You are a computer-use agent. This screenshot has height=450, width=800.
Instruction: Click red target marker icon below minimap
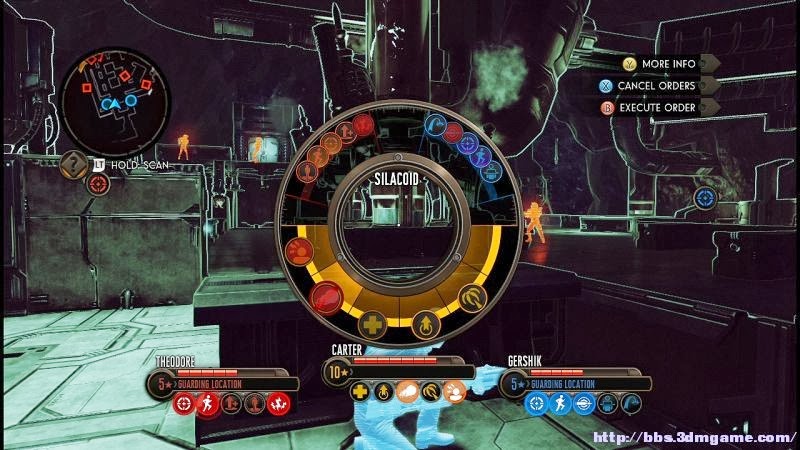tap(97, 184)
